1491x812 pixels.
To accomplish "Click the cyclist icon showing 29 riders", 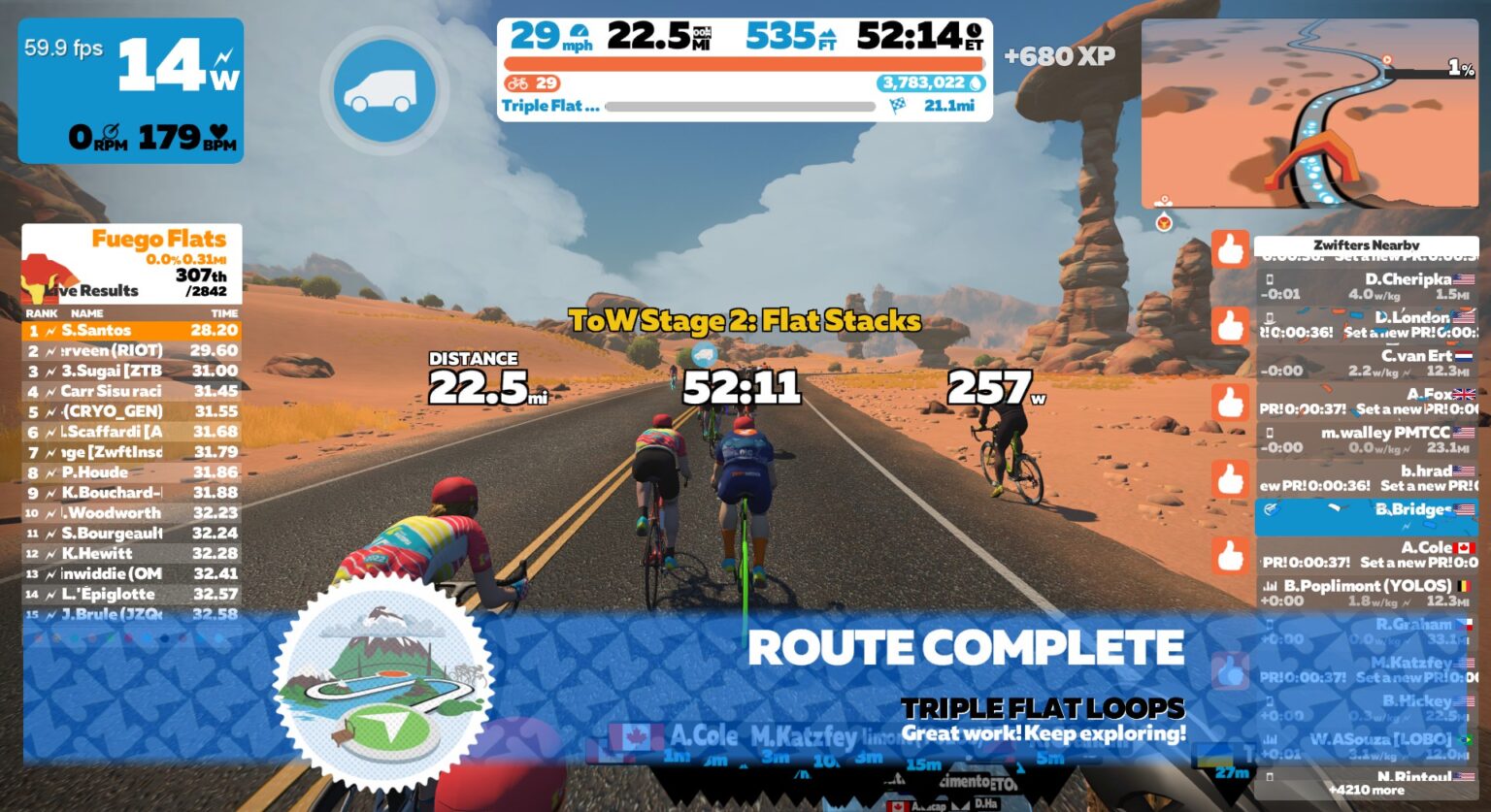I will pos(531,83).
